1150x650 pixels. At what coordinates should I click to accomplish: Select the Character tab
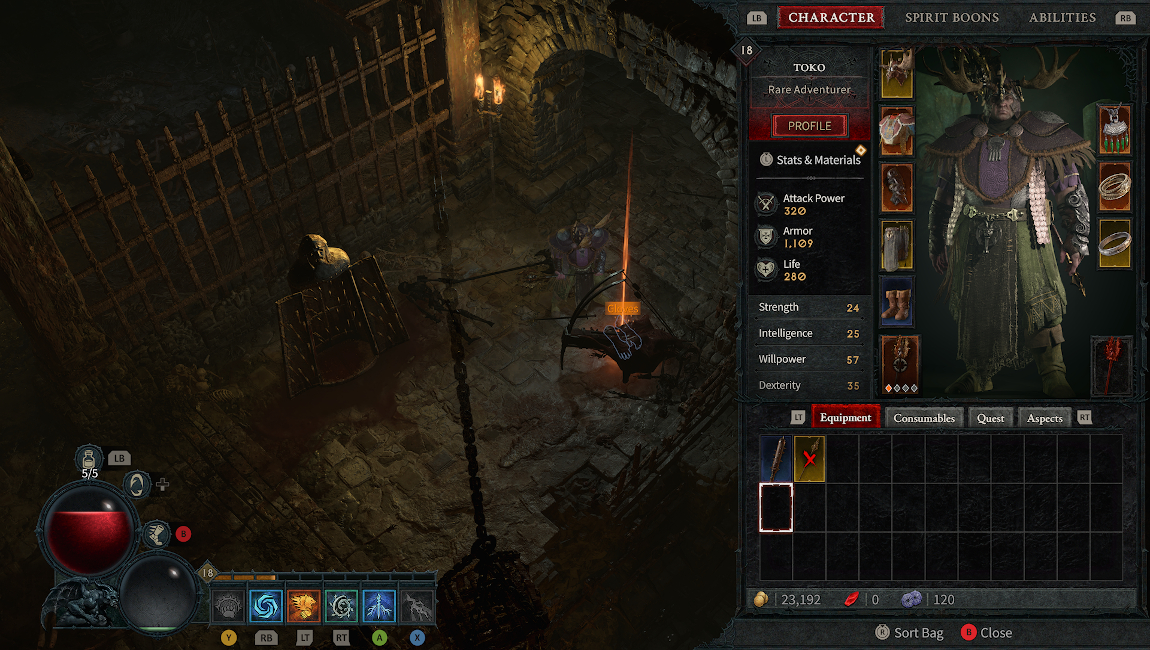pyautogui.click(x=831, y=17)
